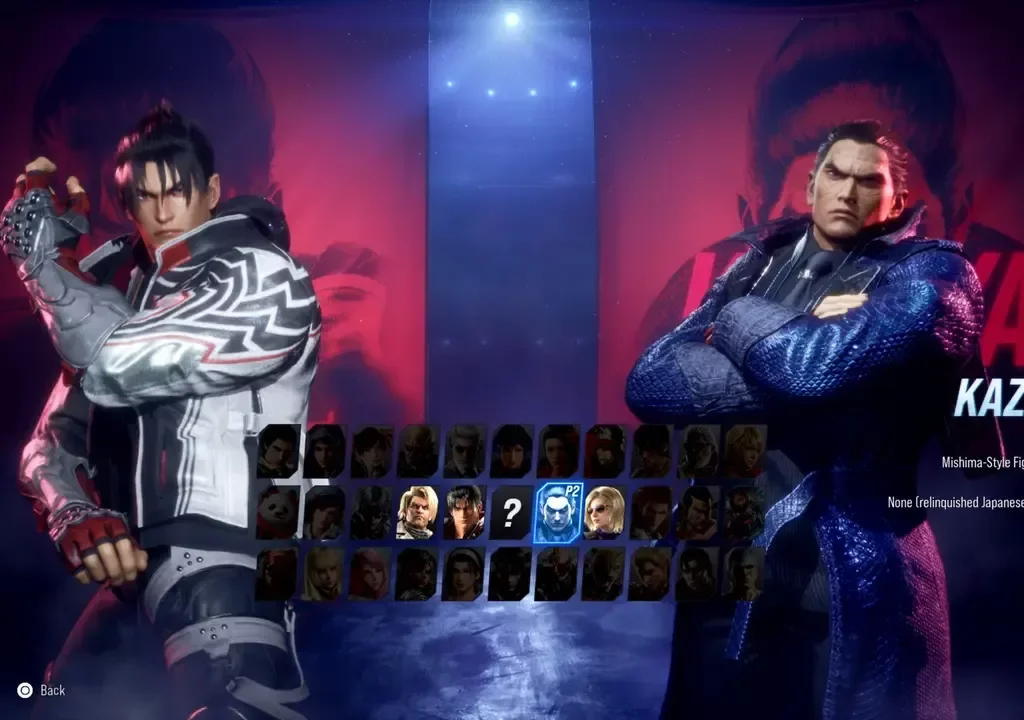Pick the random question mark tile
Screen dimensions: 1024x720
click(511, 513)
